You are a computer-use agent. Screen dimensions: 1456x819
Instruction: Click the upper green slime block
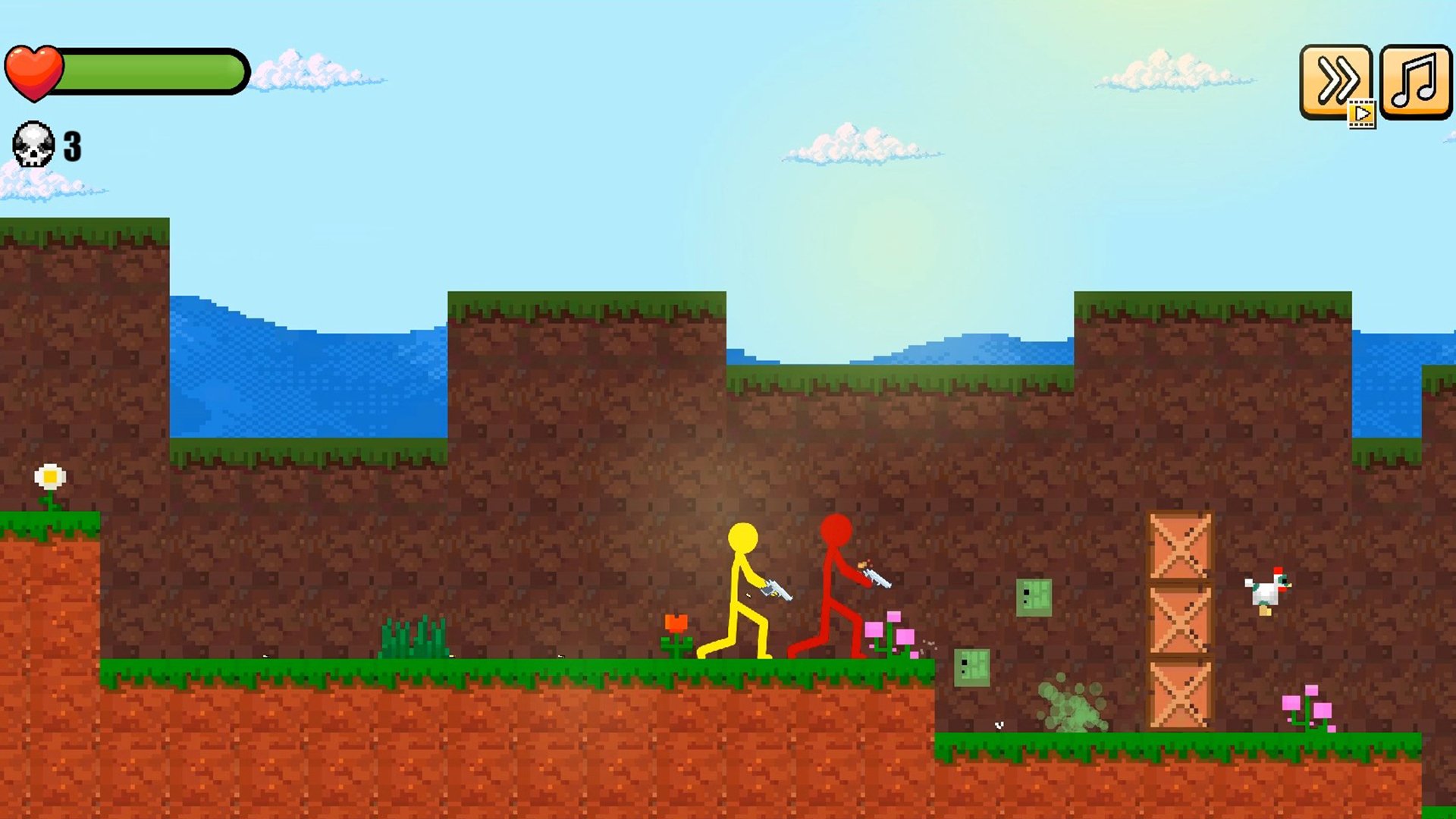pos(1033,598)
